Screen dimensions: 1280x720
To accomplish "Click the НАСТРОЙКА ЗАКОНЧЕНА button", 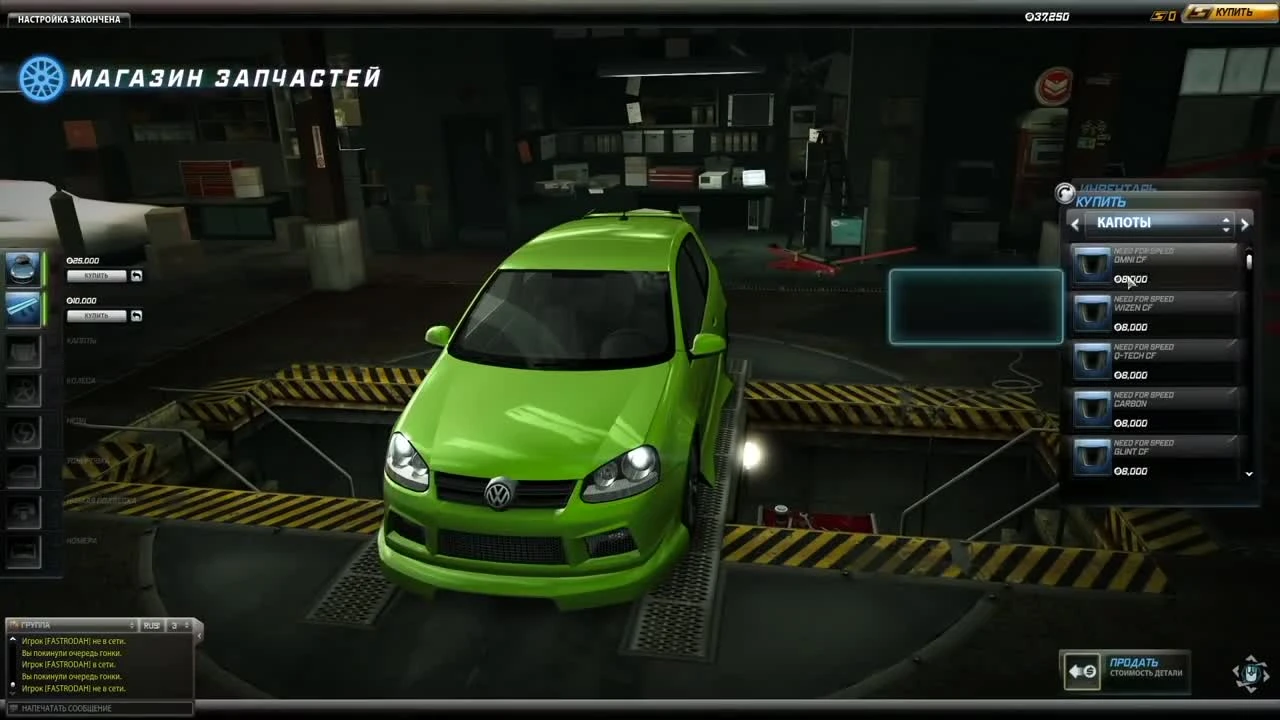I will [66, 18].
